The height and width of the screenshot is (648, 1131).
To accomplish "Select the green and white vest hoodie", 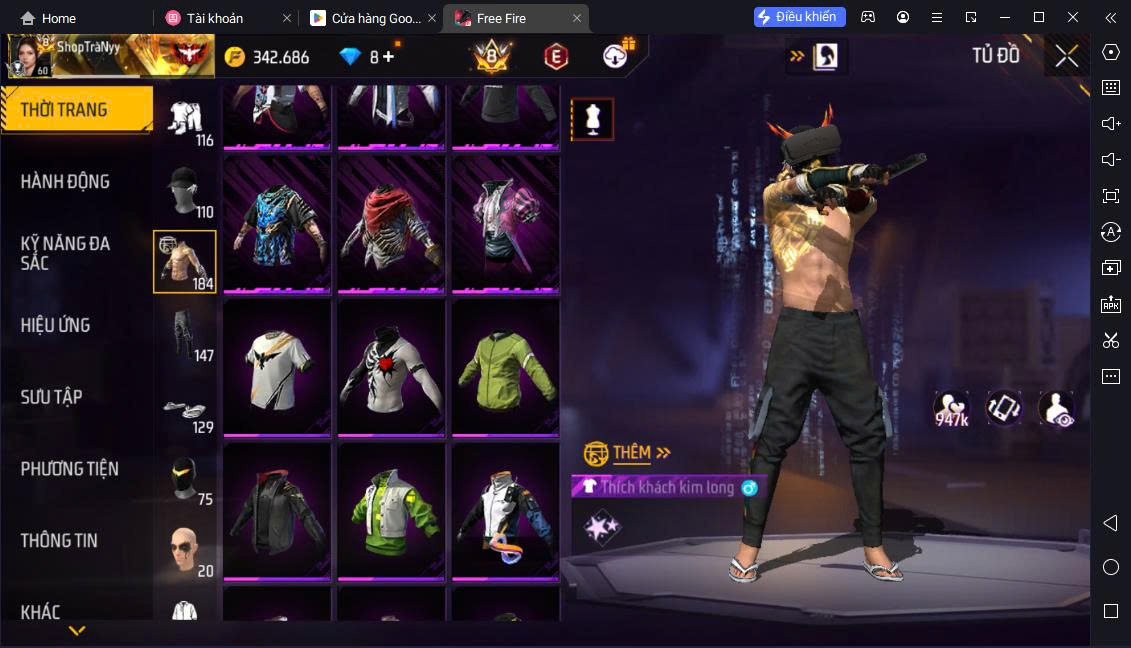I will 391,510.
